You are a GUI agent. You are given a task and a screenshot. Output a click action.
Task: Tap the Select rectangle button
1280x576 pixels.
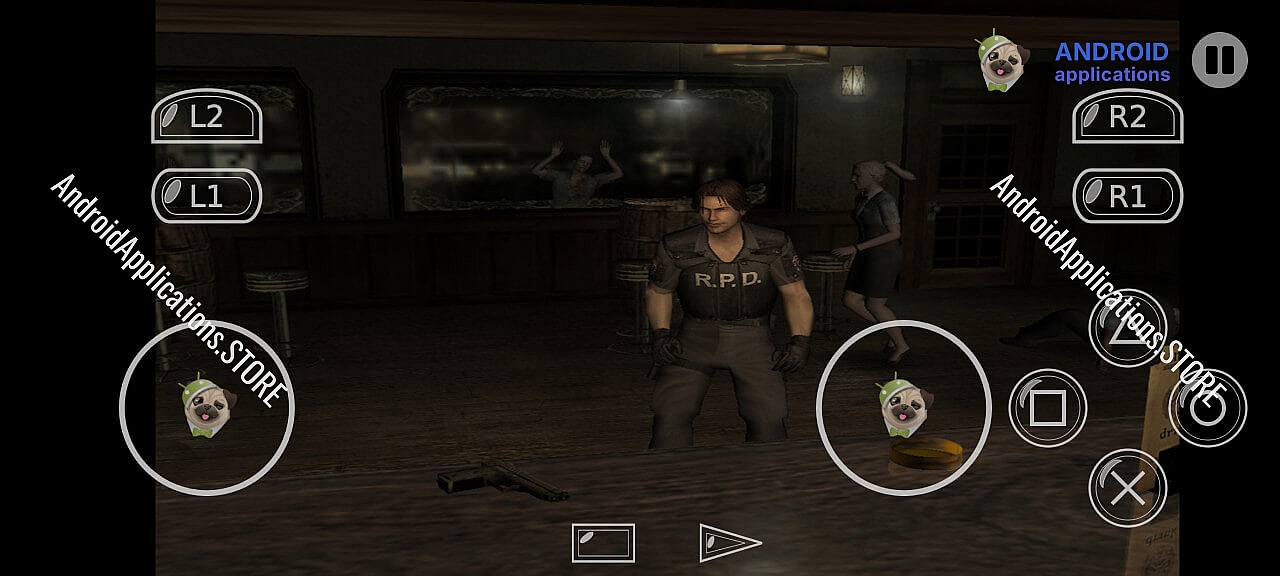pyautogui.click(x=603, y=543)
